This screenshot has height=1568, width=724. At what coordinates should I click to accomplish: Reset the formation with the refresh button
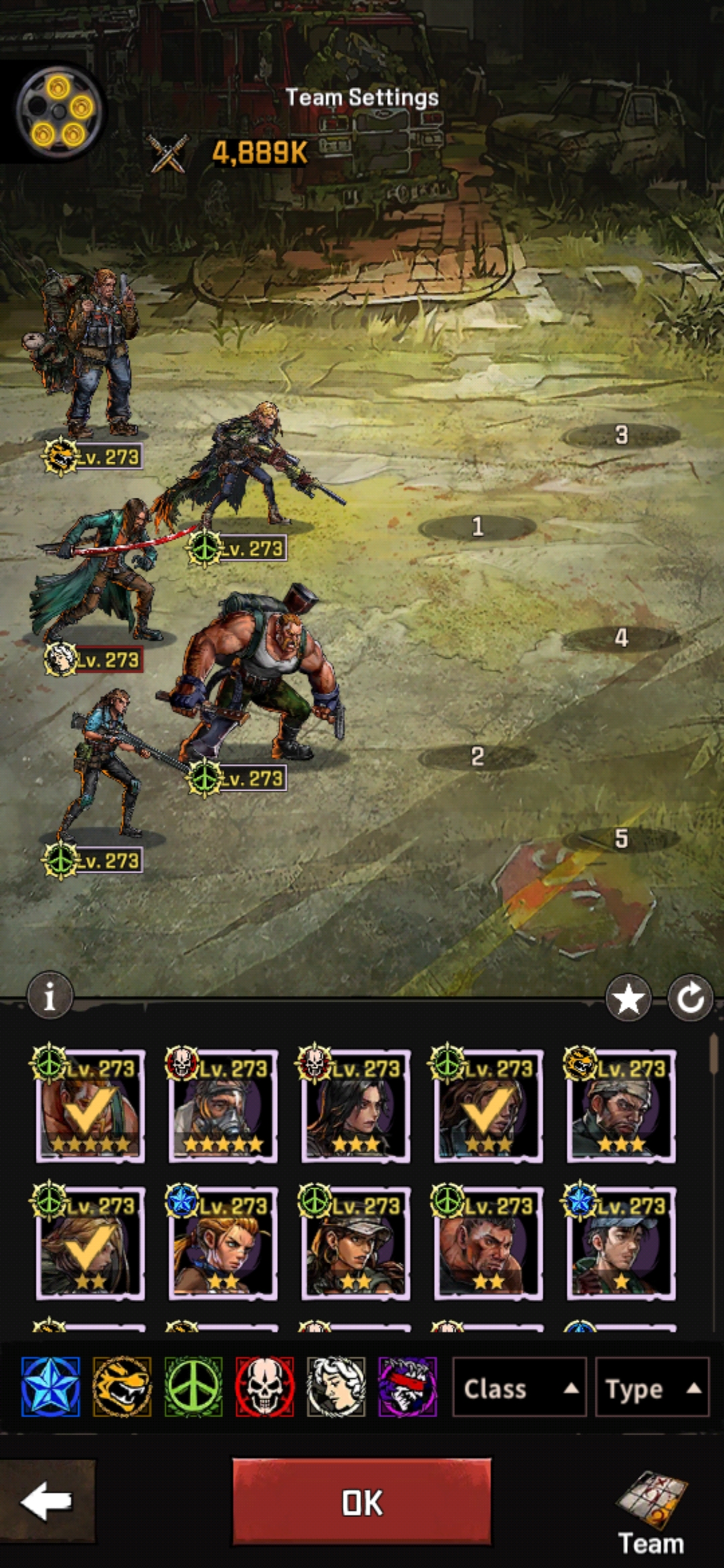[x=690, y=998]
